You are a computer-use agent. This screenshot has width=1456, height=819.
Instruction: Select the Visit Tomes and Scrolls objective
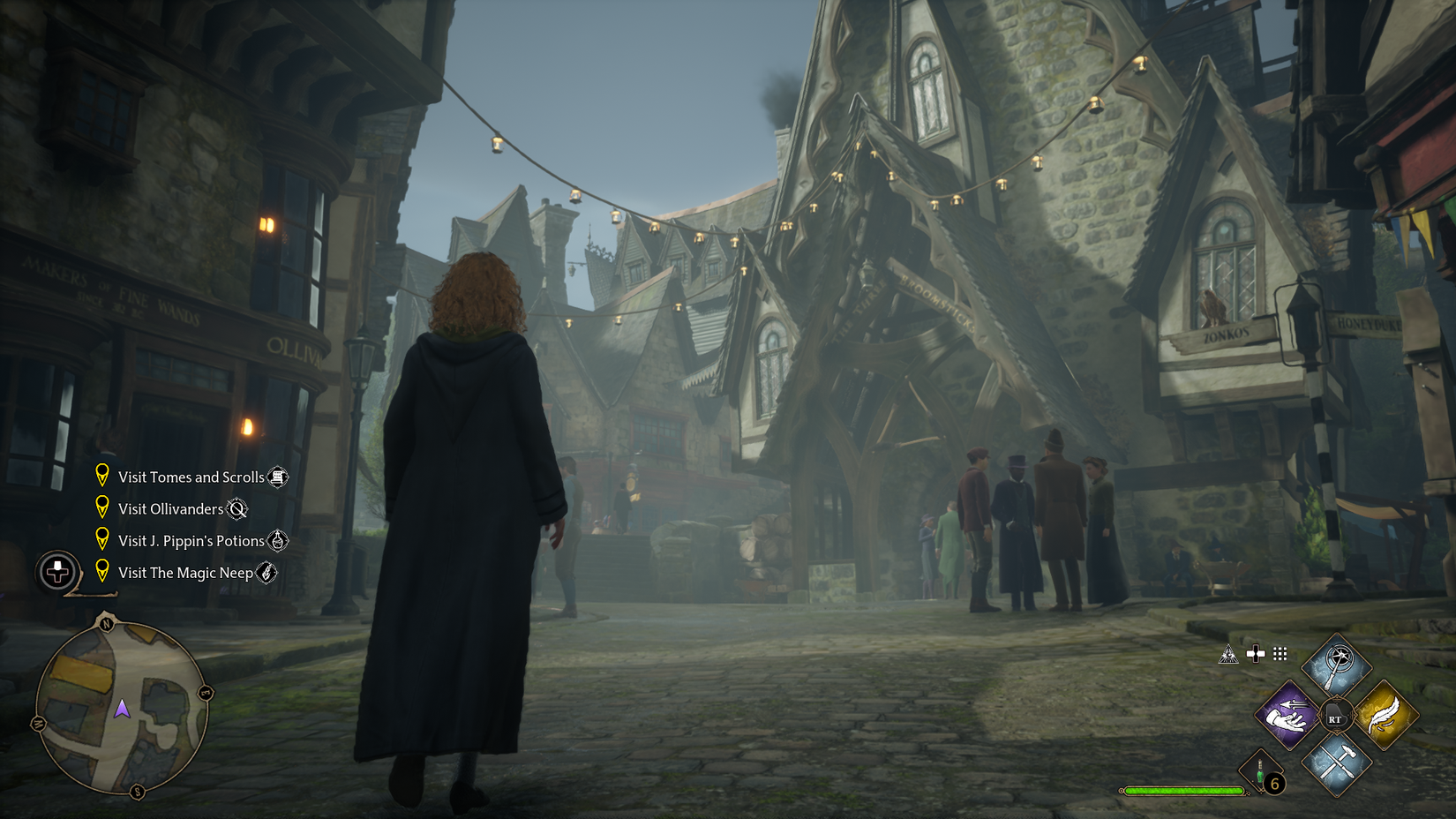pos(190,477)
